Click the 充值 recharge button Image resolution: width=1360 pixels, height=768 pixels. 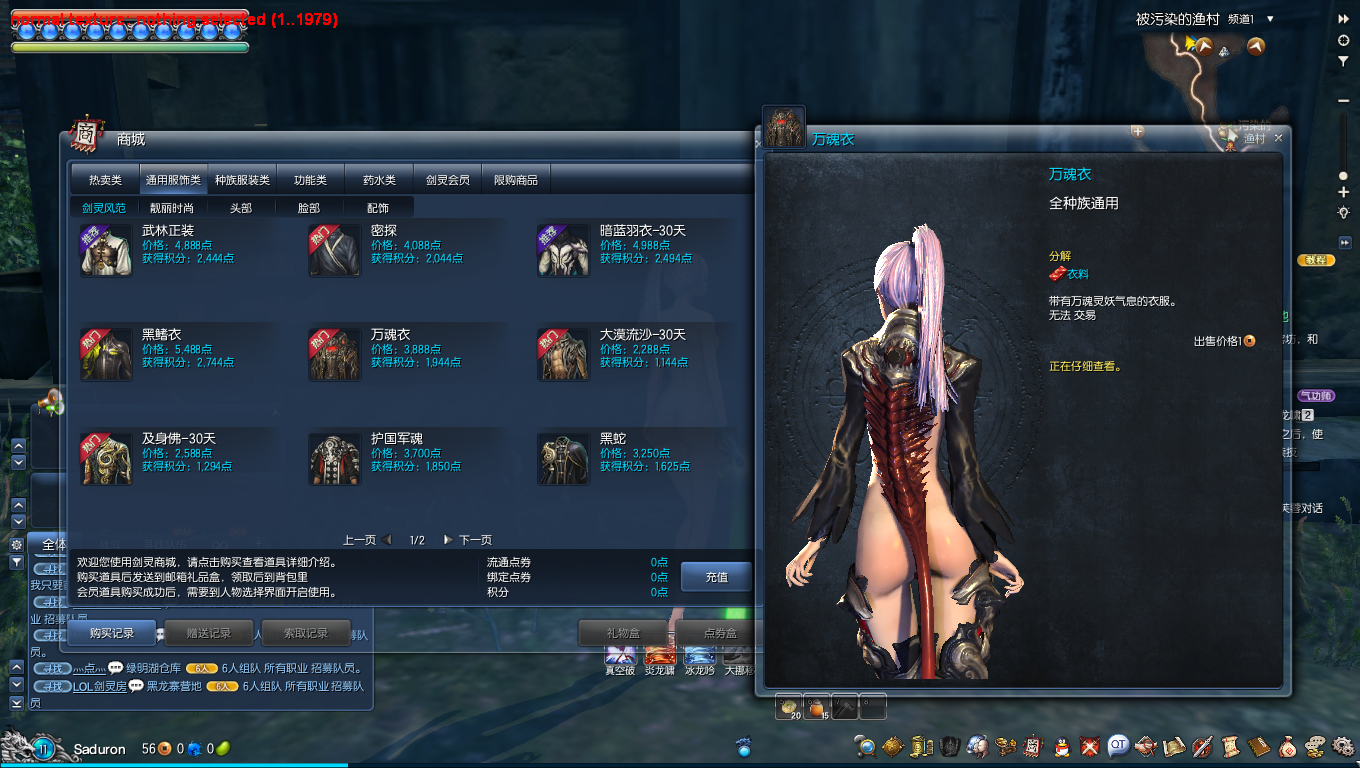tap(716, 577)
